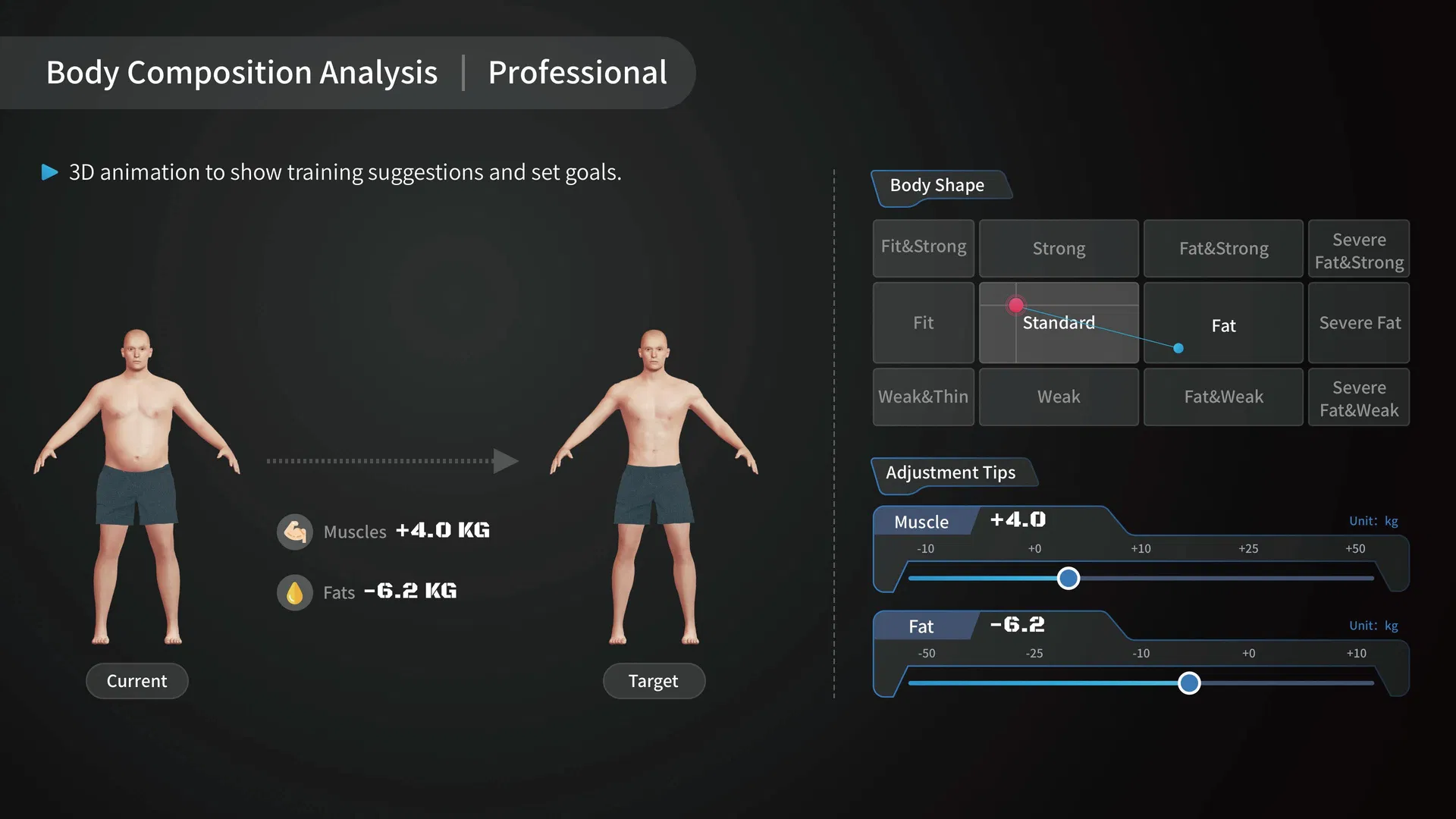Click the Target model label
This screenshot has width=1456, height=819.
coord(654,680)
